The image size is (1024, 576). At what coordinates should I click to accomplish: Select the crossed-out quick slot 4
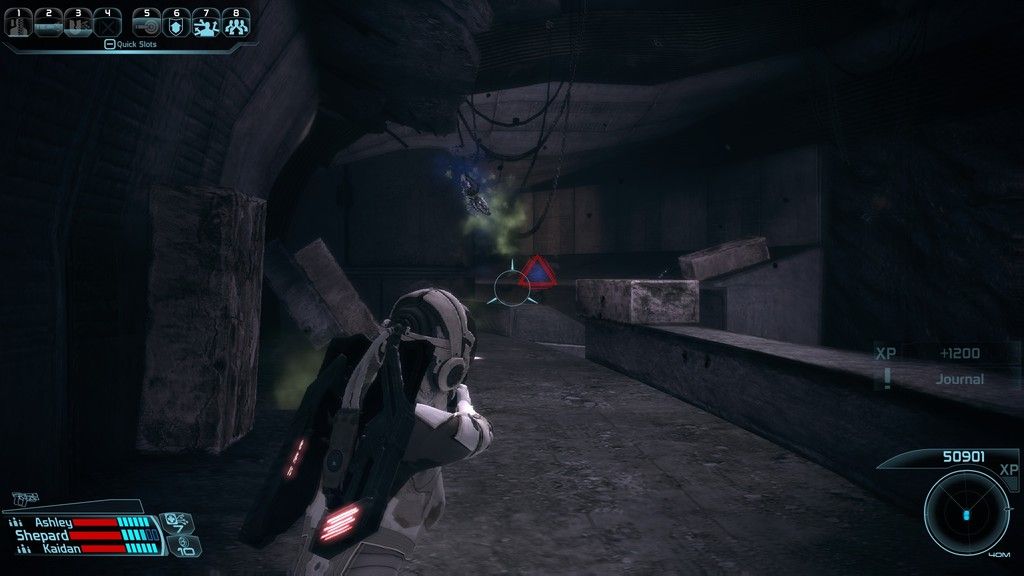[x=107, y=23]
